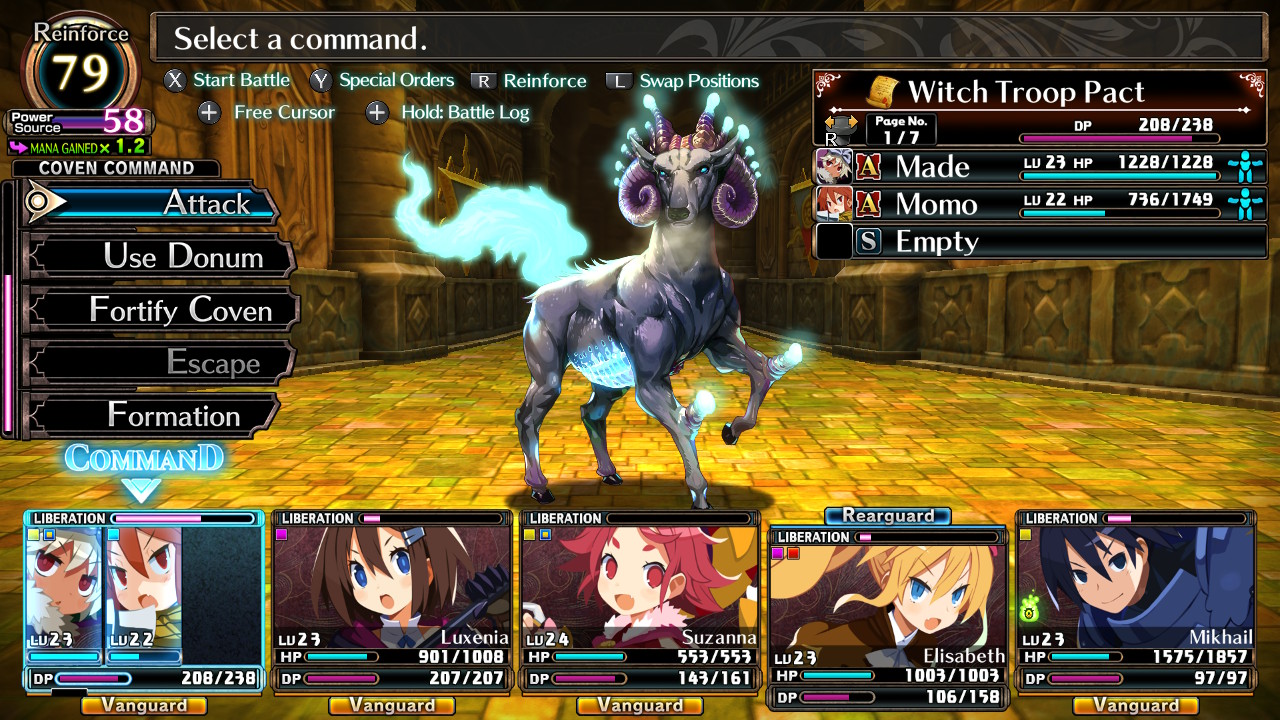Screen dimensions: 1280x720
Task: Click the Witch Troop Pact header
Action: tap(1040, 92)
